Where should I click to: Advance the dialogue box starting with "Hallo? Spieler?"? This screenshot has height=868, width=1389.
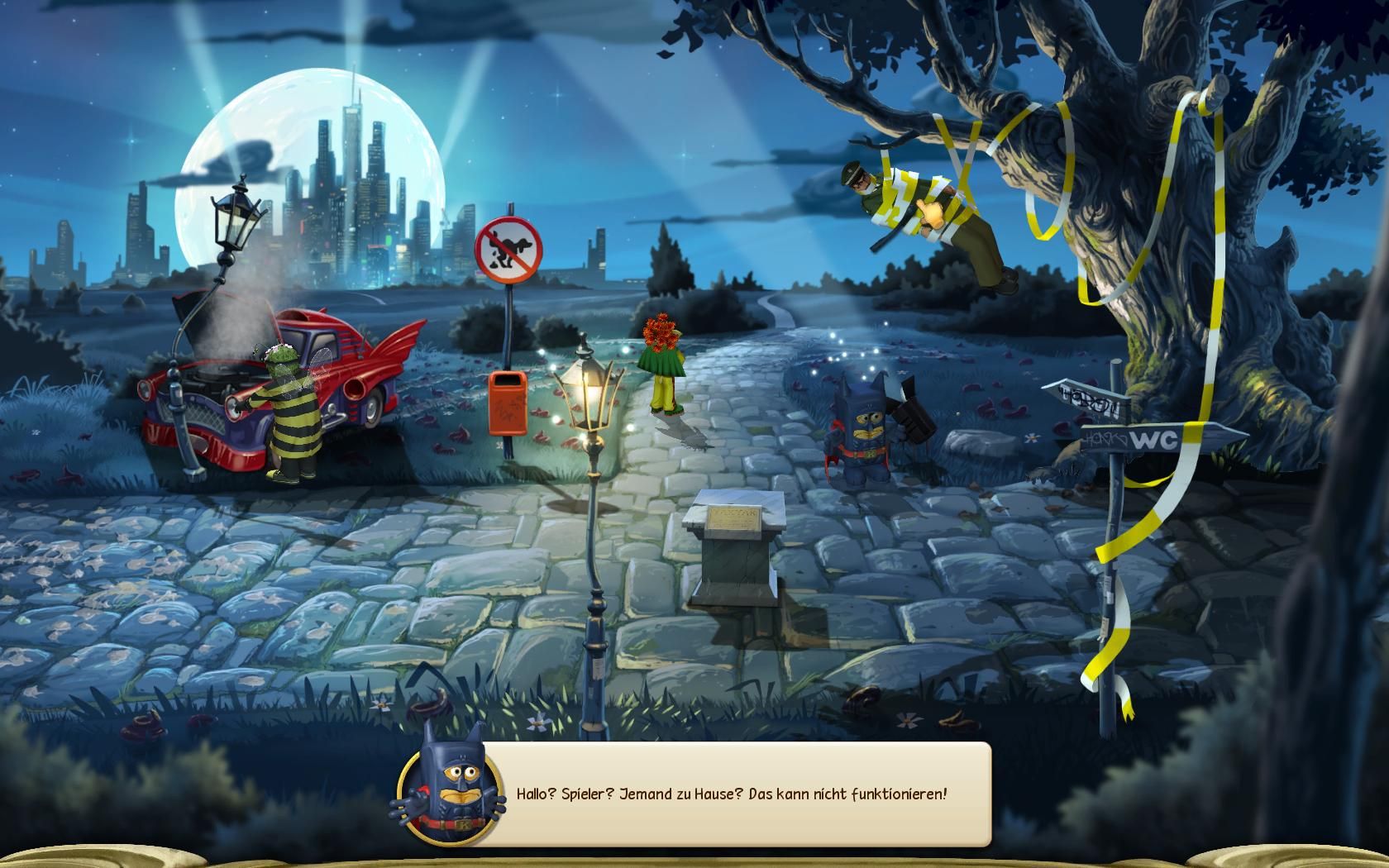pyautogui.click(x=732, y=794)
